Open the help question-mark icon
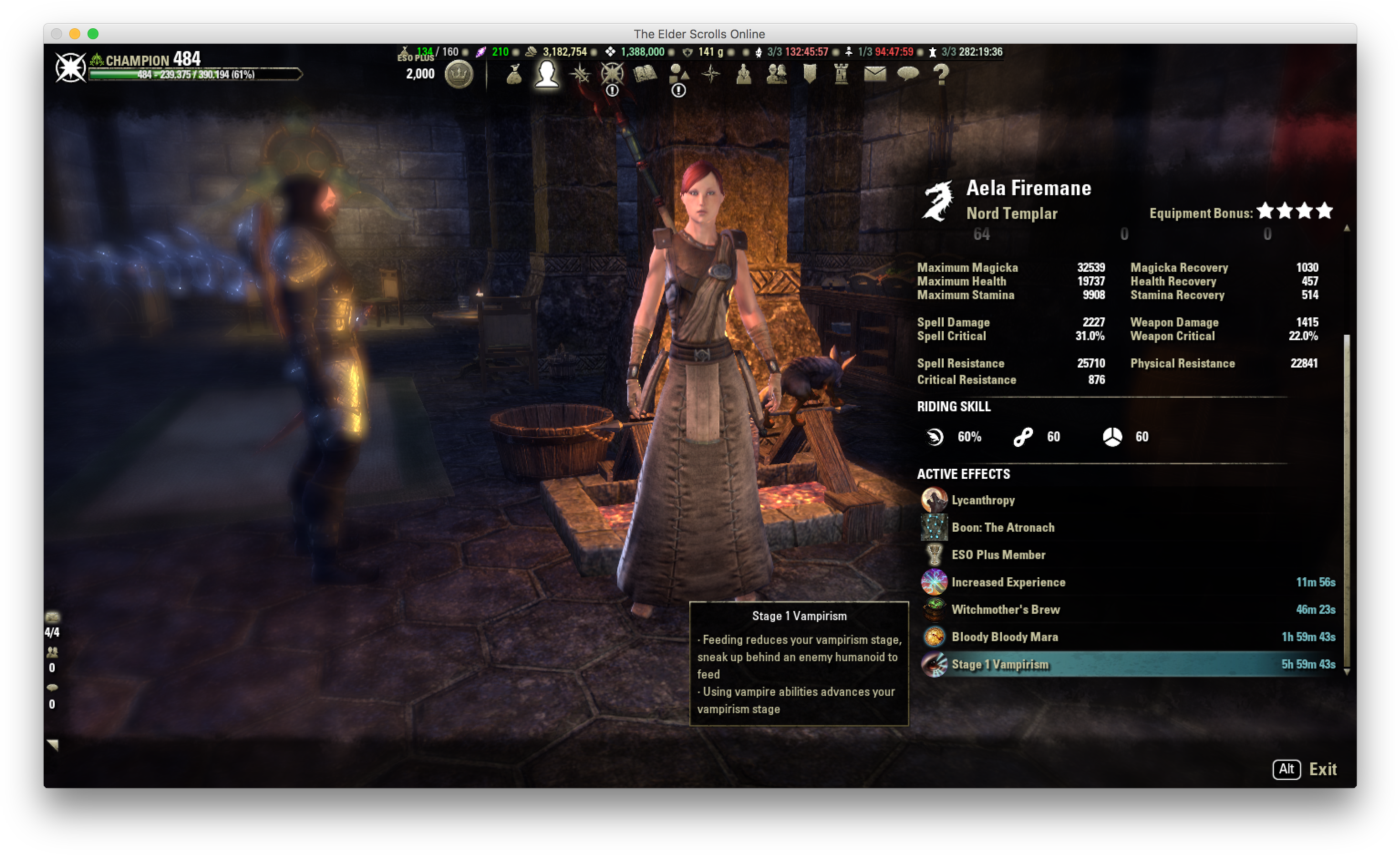This screenshot has width=1400, height=855. [941, 74]
